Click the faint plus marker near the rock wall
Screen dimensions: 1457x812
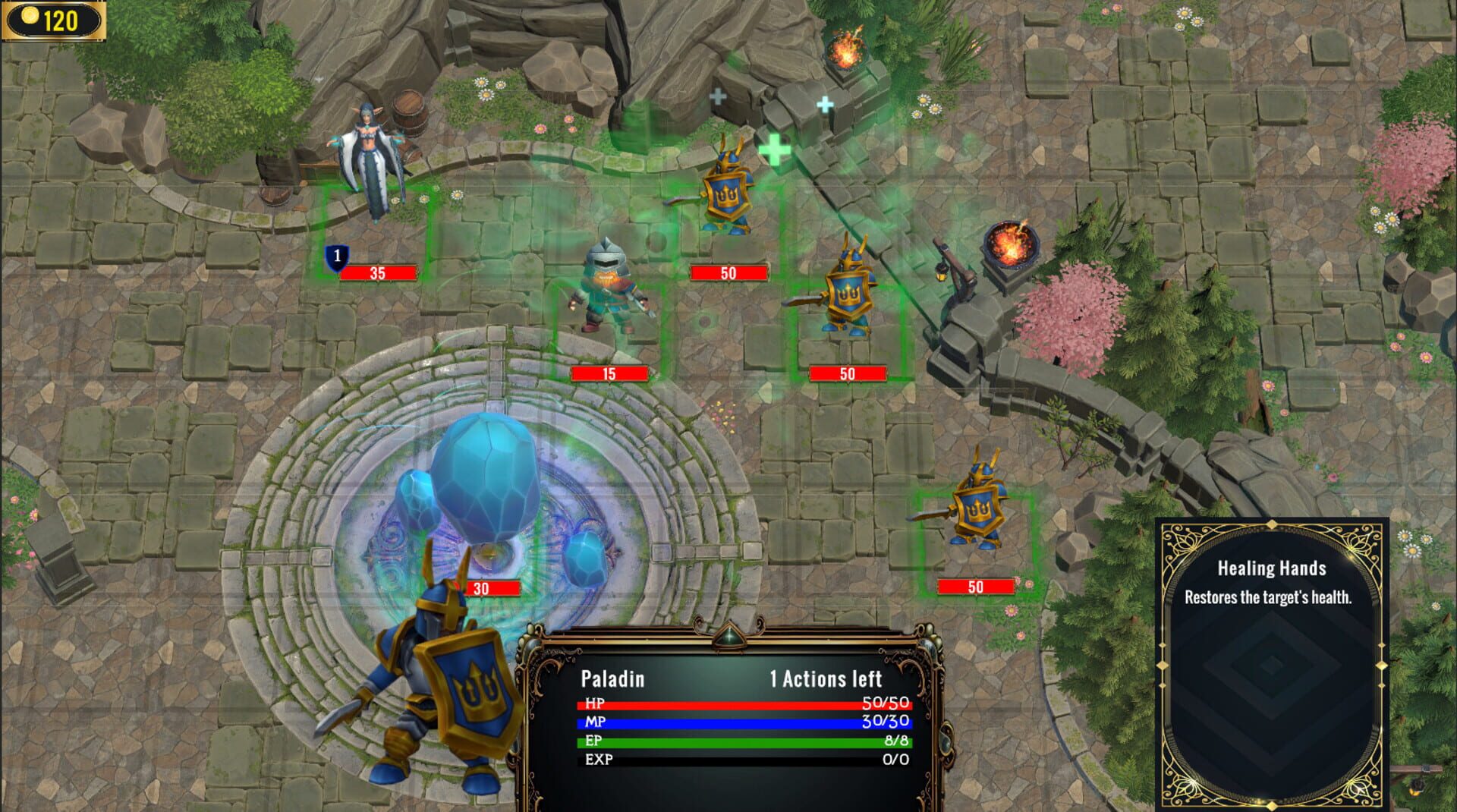716,95
